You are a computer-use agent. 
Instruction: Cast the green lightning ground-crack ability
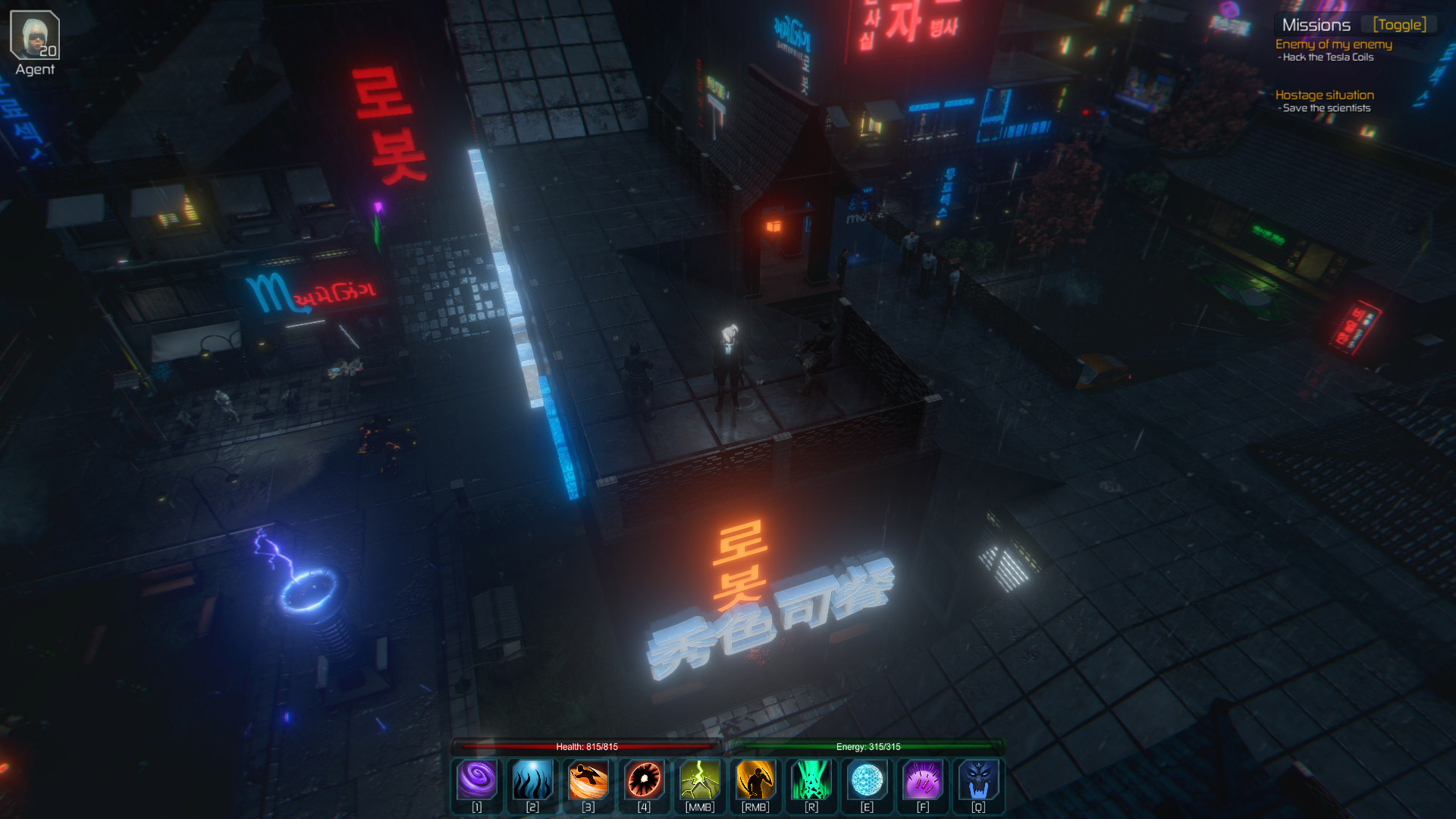pos(700,780)
